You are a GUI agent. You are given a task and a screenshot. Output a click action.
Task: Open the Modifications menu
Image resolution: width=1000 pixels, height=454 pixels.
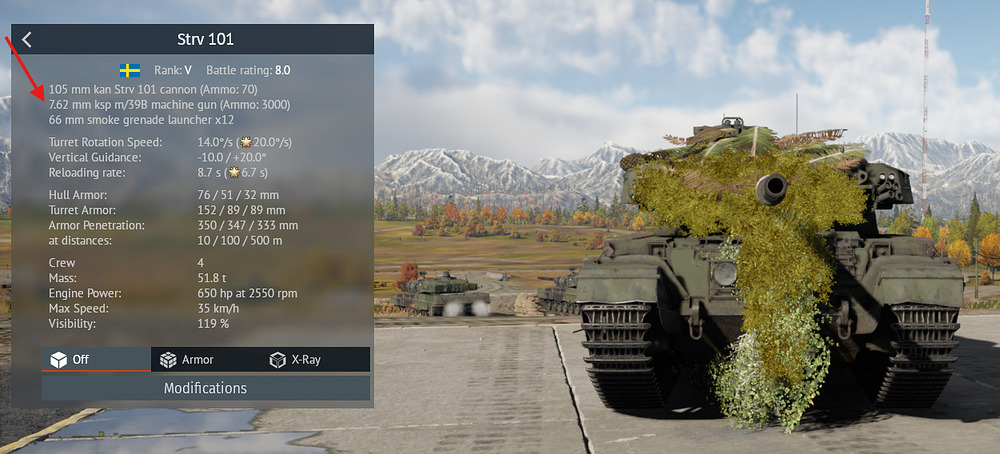[205, 388]
